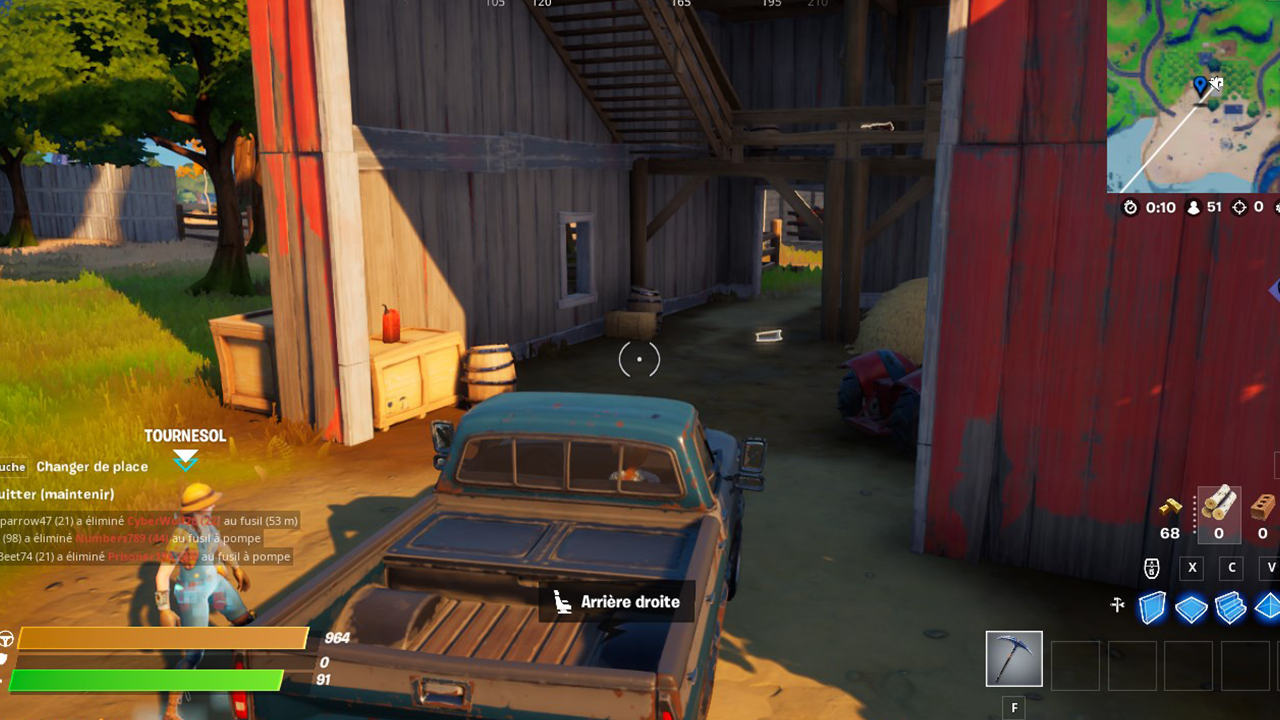This screenshot has height=720, width=1280.
Task: Select the wall building piece icon
Action: [1152, 607]
